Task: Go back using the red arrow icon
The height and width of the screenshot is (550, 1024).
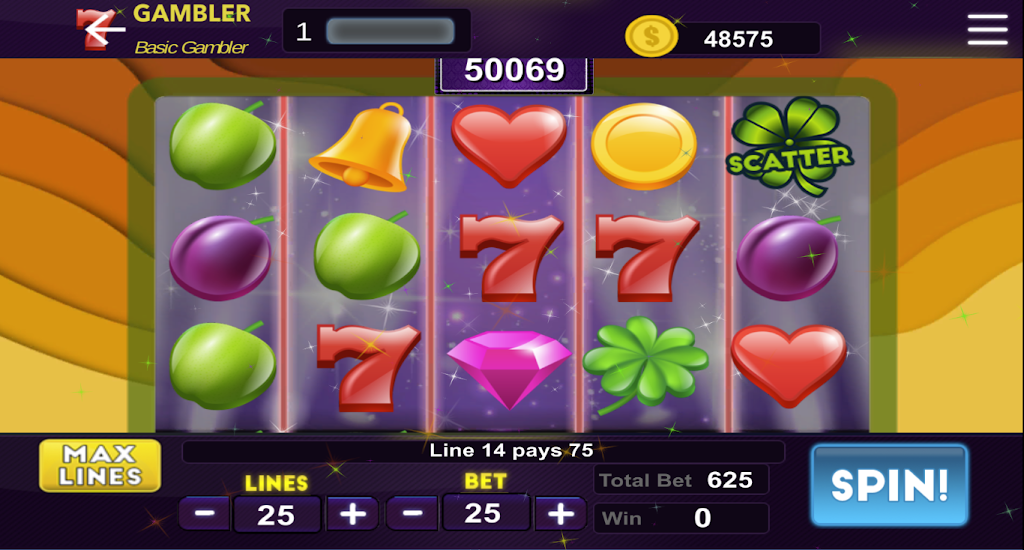Action: click(100, 30)
